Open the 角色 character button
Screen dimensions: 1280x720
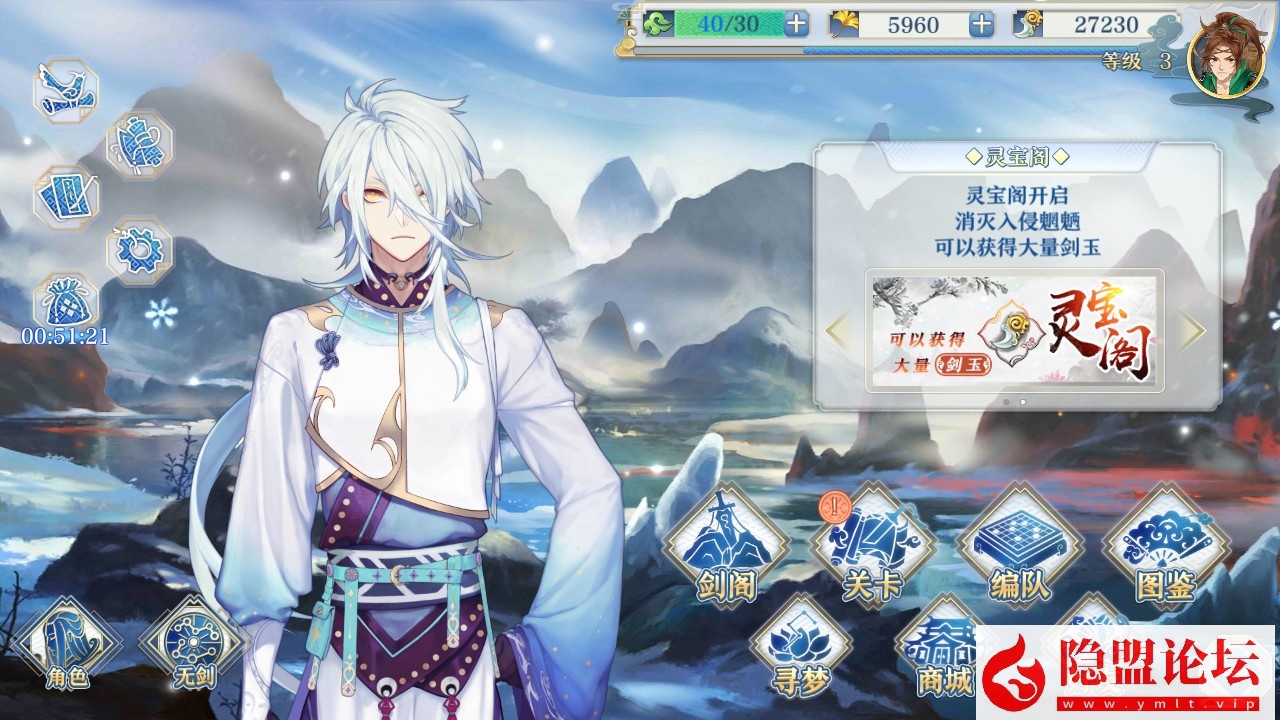[x=67, y=645]
